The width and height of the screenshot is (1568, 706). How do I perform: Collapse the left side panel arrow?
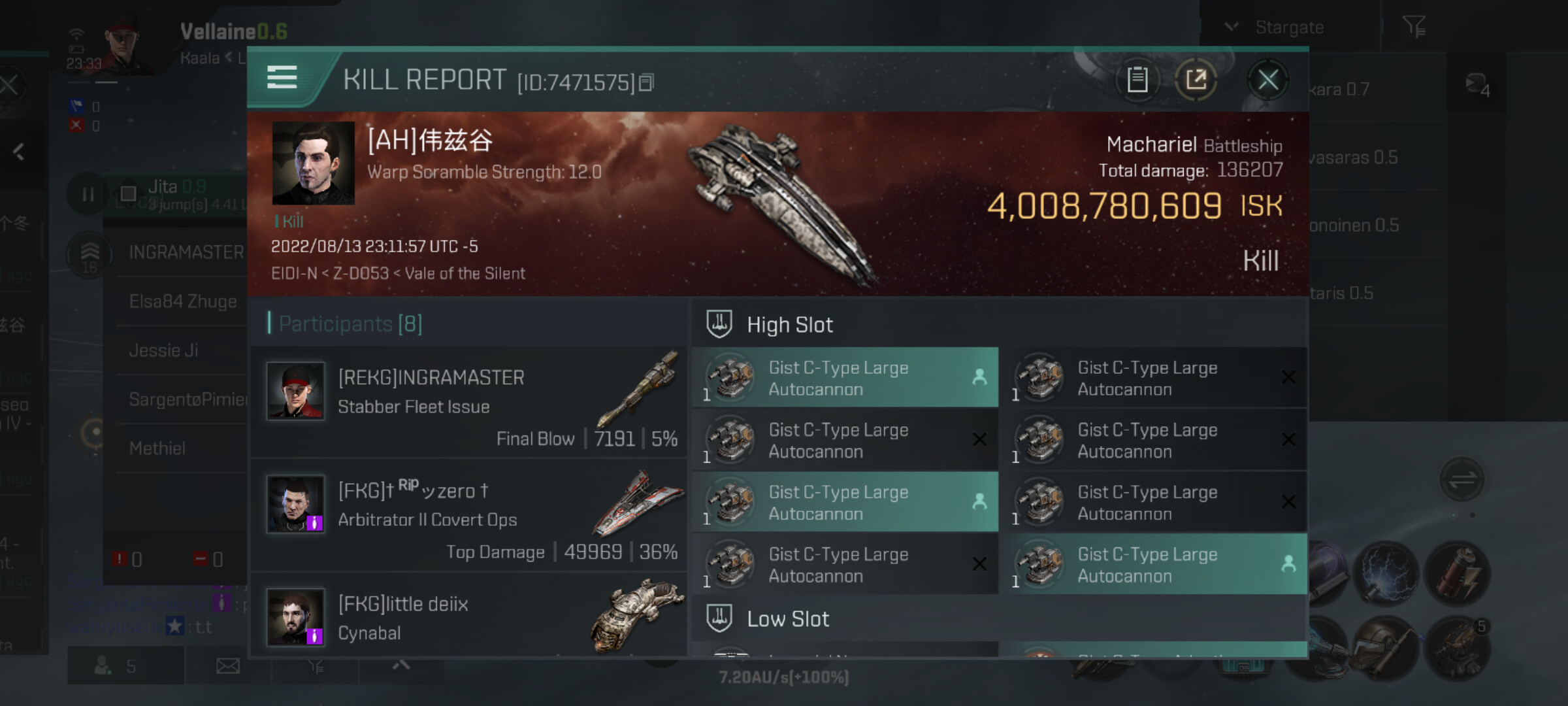pyautogui.click(x=18, y=152)
